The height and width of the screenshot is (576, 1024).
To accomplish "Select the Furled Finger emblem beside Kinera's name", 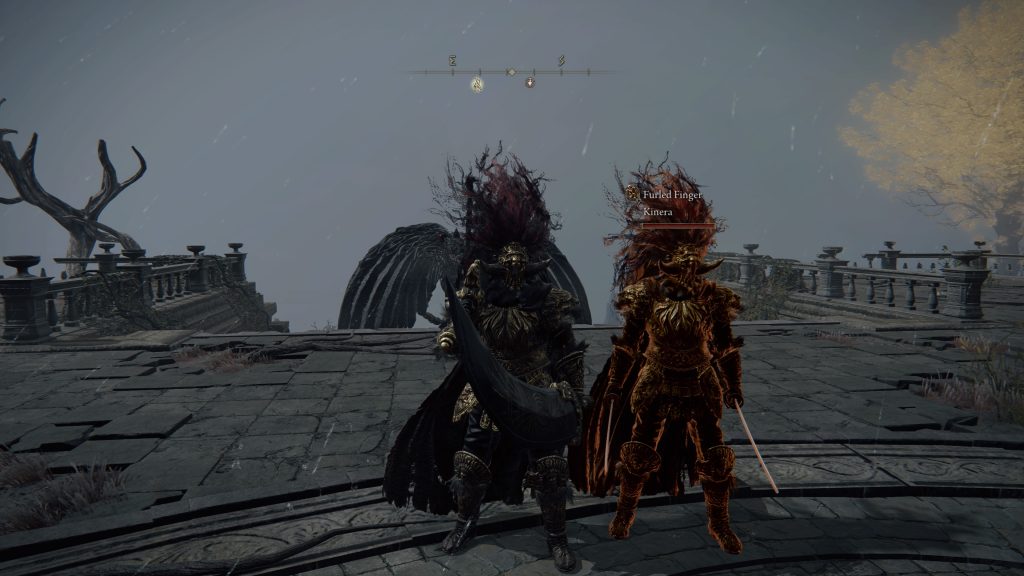I will pos(632,194).
